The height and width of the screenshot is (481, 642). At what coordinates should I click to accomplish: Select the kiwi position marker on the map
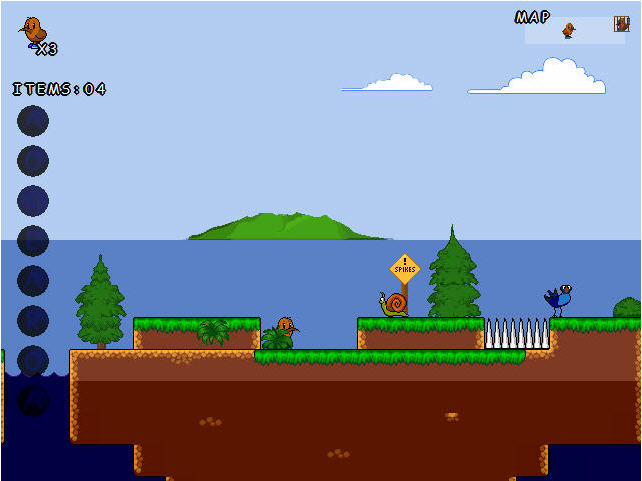[x=568, y=30]
